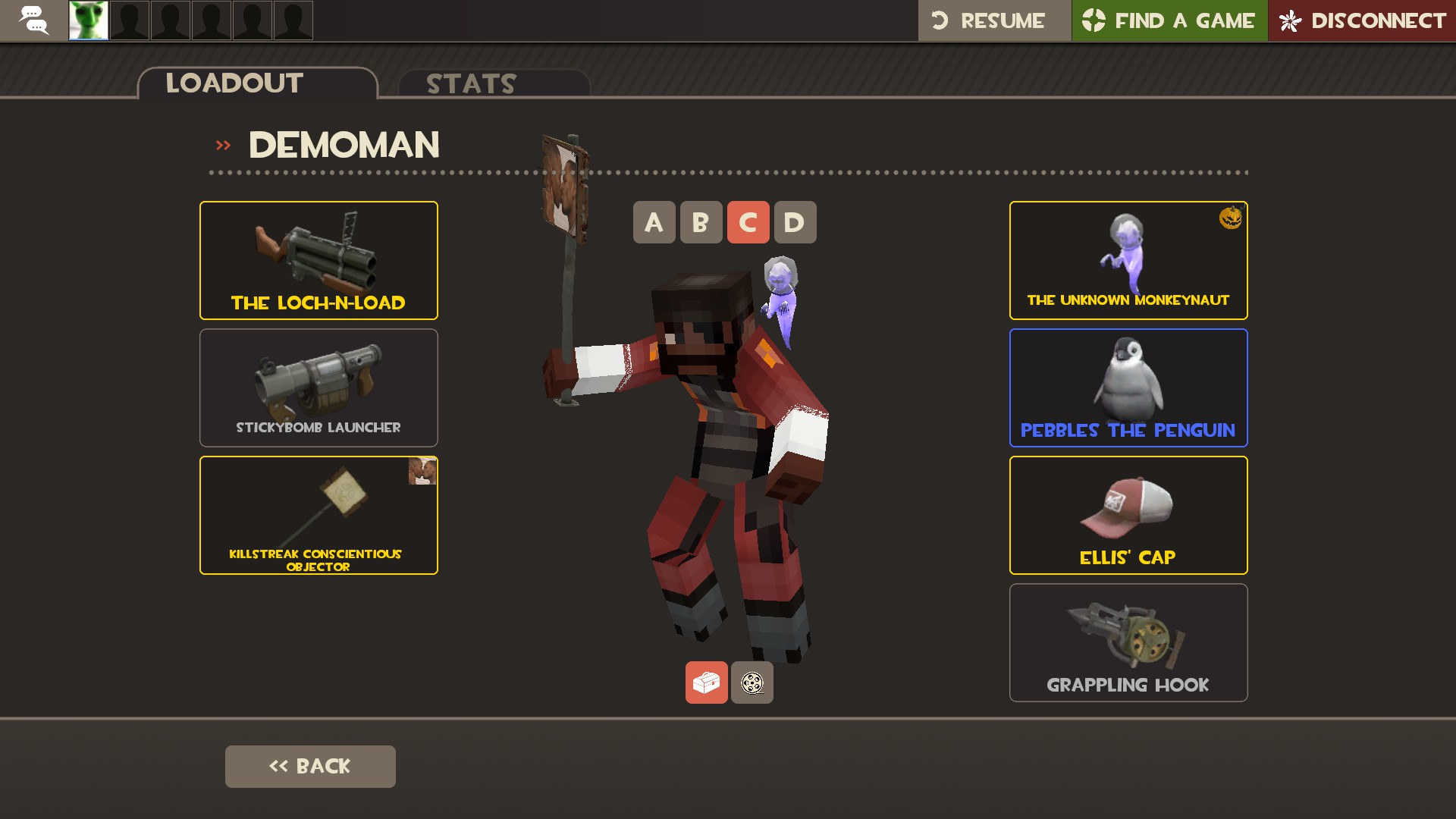Select the Ellis' Cap slot

(1128, 515)
